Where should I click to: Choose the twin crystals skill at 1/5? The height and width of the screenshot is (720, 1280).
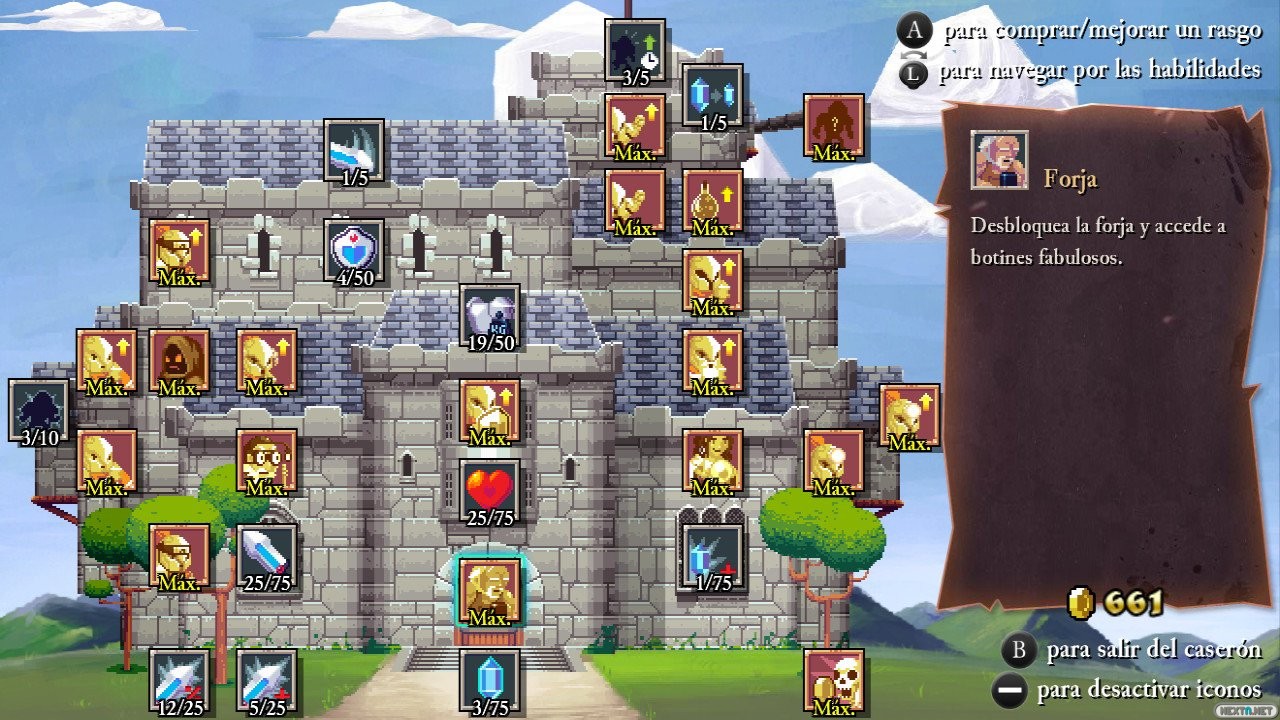(x=712, y=96)
